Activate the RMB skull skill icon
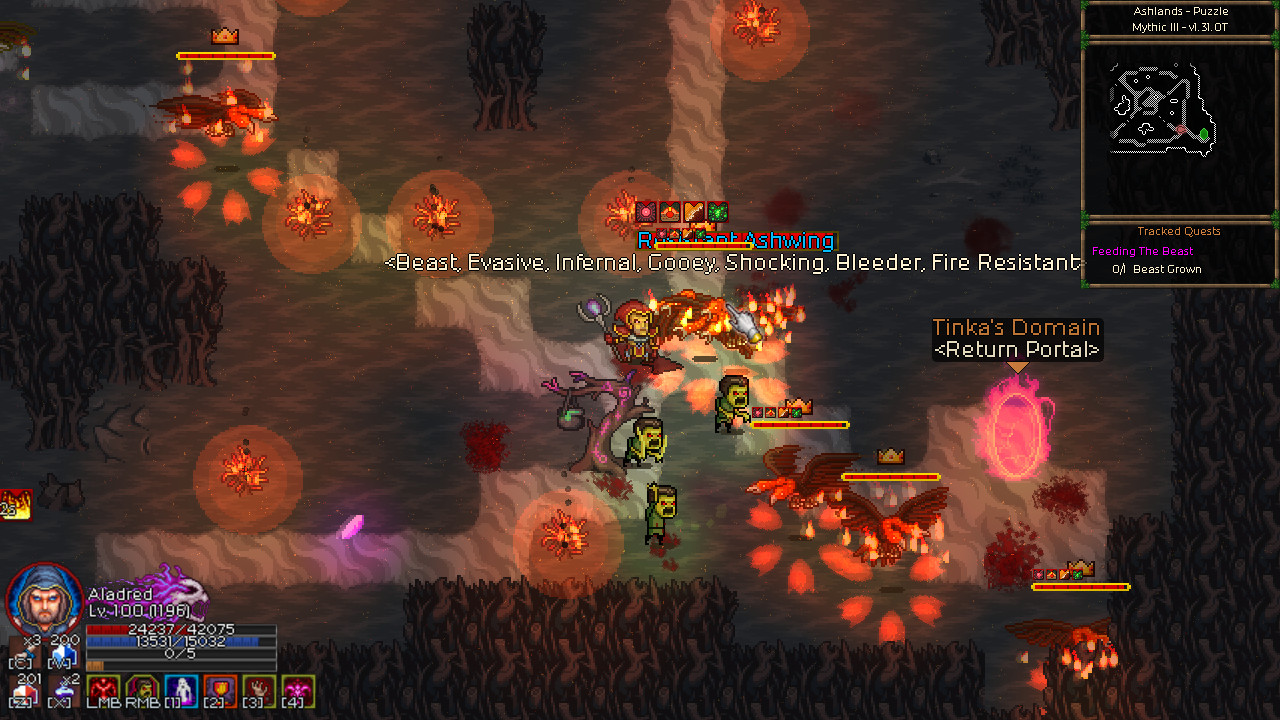 coord(141,688)
